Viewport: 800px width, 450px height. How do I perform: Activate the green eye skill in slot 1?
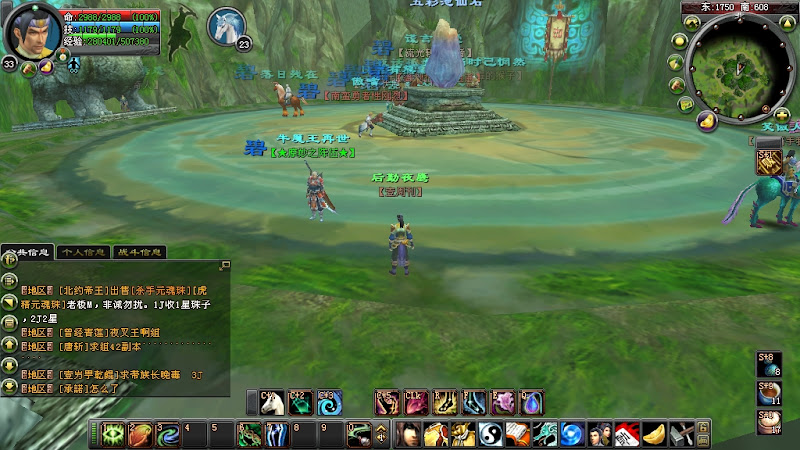tap(115, 435)
